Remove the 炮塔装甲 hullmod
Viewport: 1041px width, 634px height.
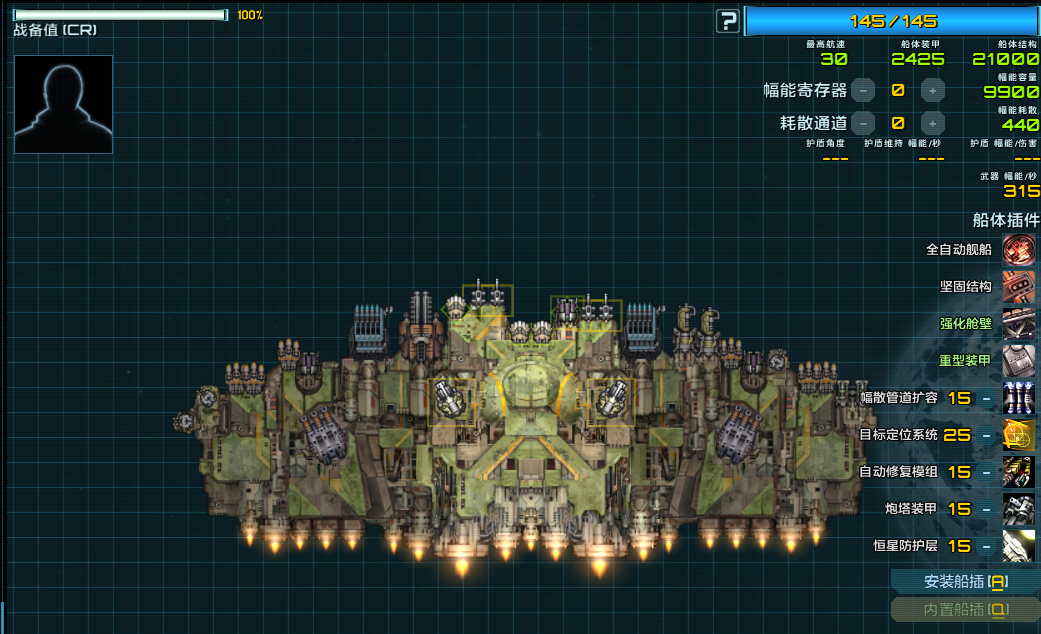986,509
